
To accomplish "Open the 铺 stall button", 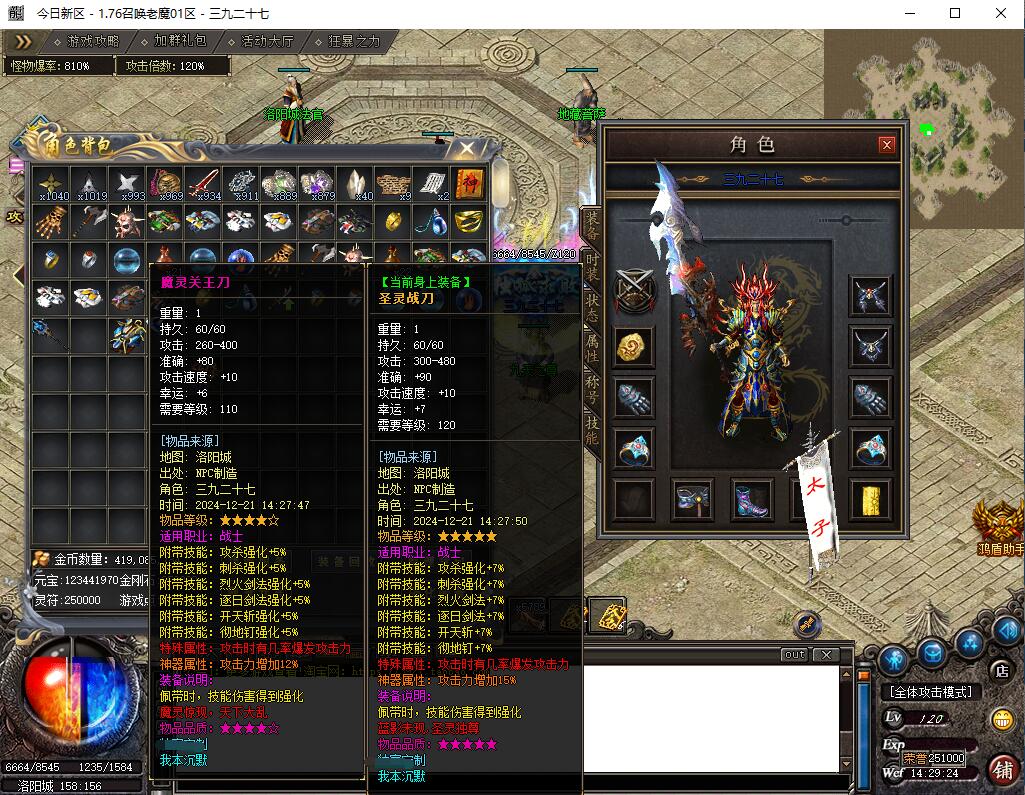I will [1001, 770].
